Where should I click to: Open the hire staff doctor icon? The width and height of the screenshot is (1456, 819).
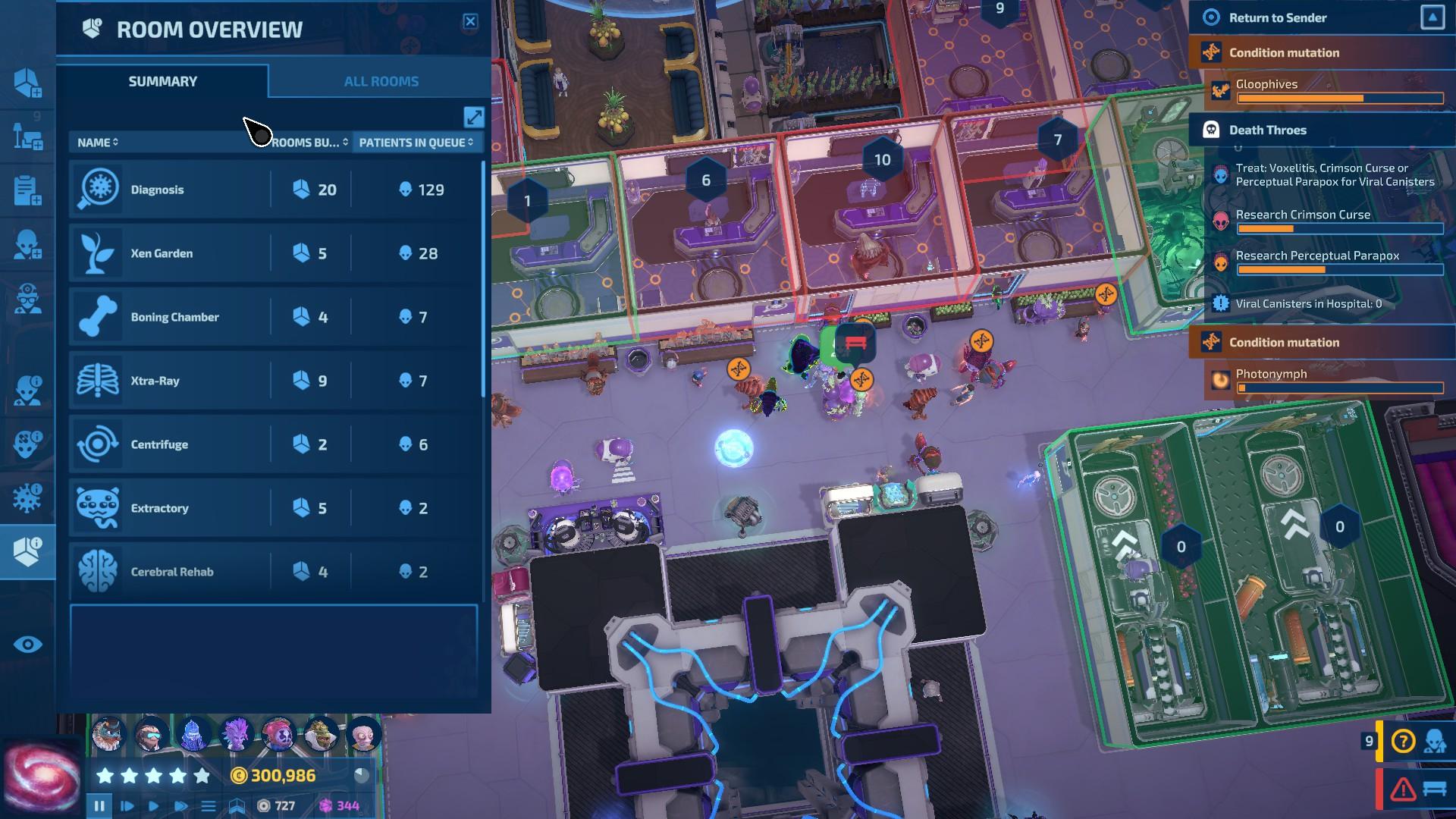[x=27, y=300]
